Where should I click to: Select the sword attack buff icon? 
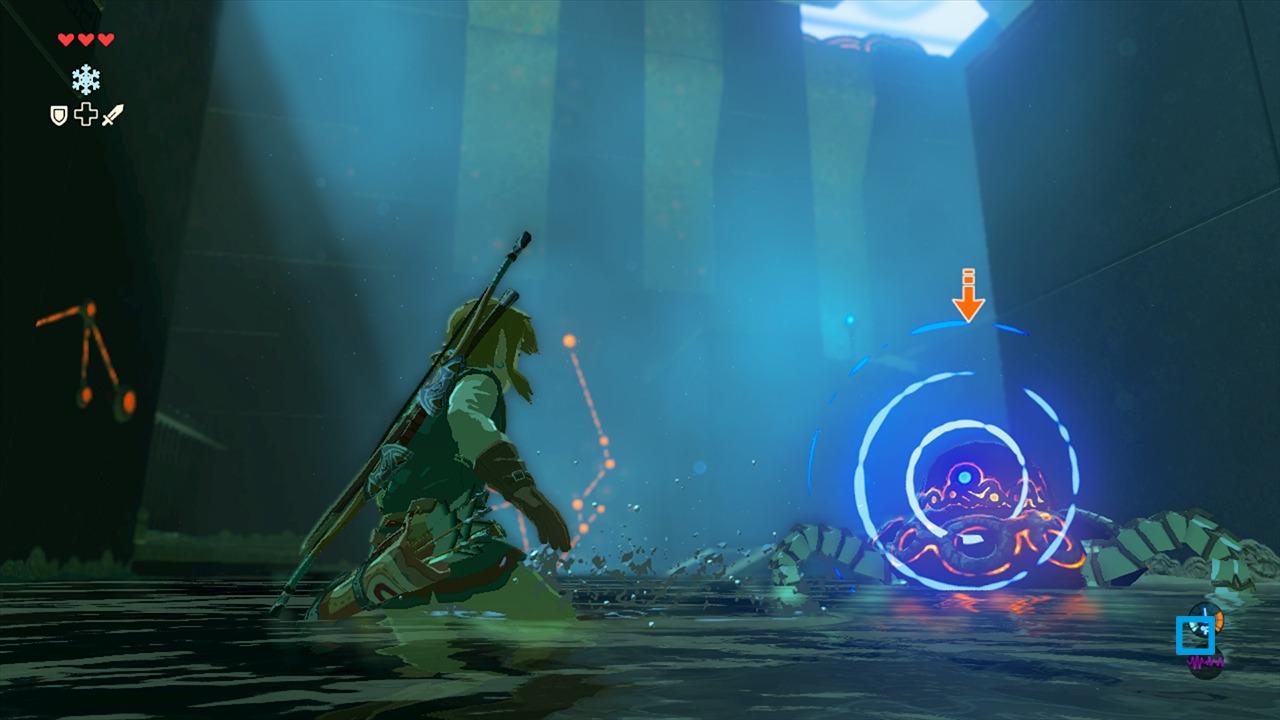pyautogui.click(x=112, y=112)
